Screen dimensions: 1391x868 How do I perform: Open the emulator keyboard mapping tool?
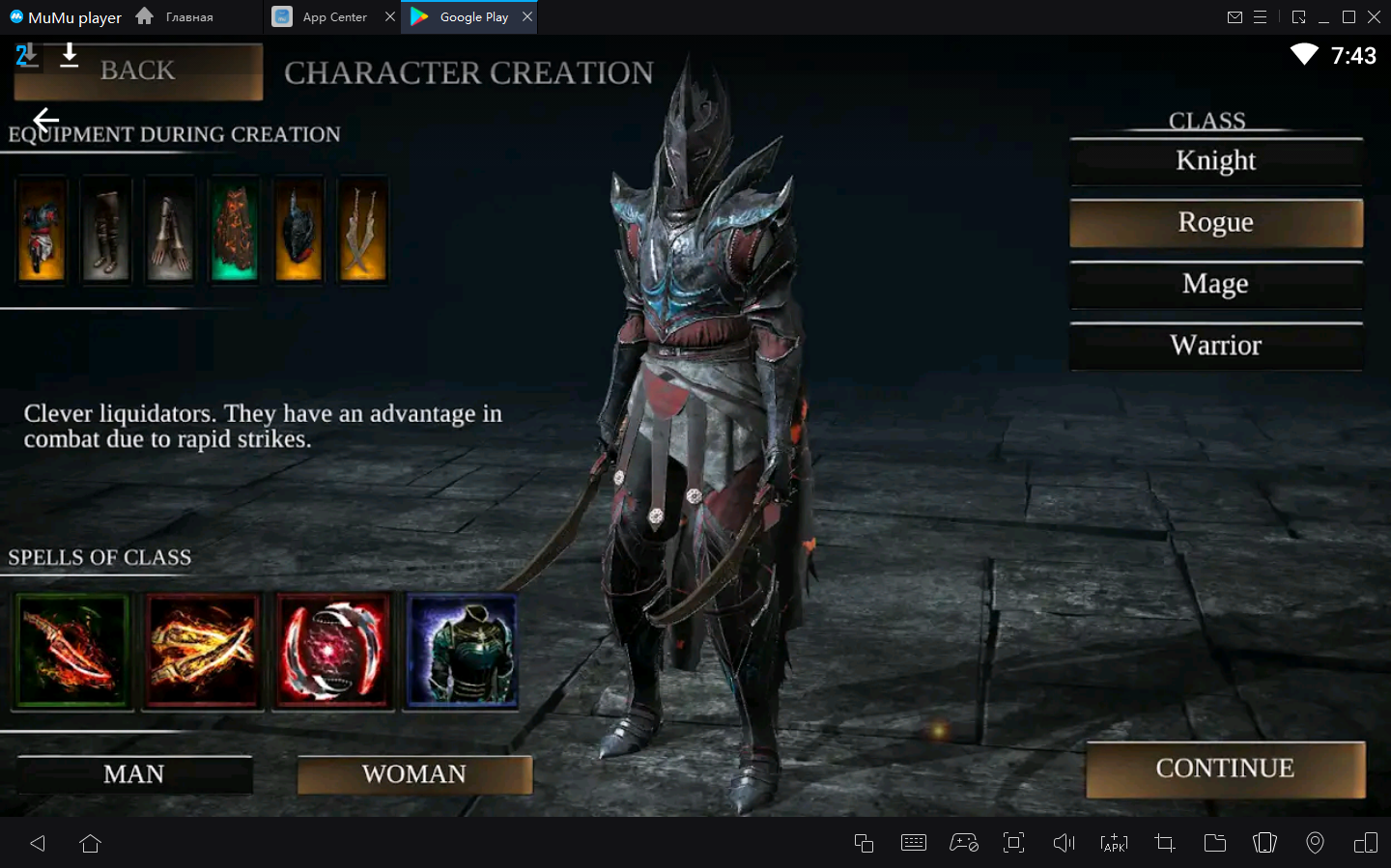[x=913, y=843]
